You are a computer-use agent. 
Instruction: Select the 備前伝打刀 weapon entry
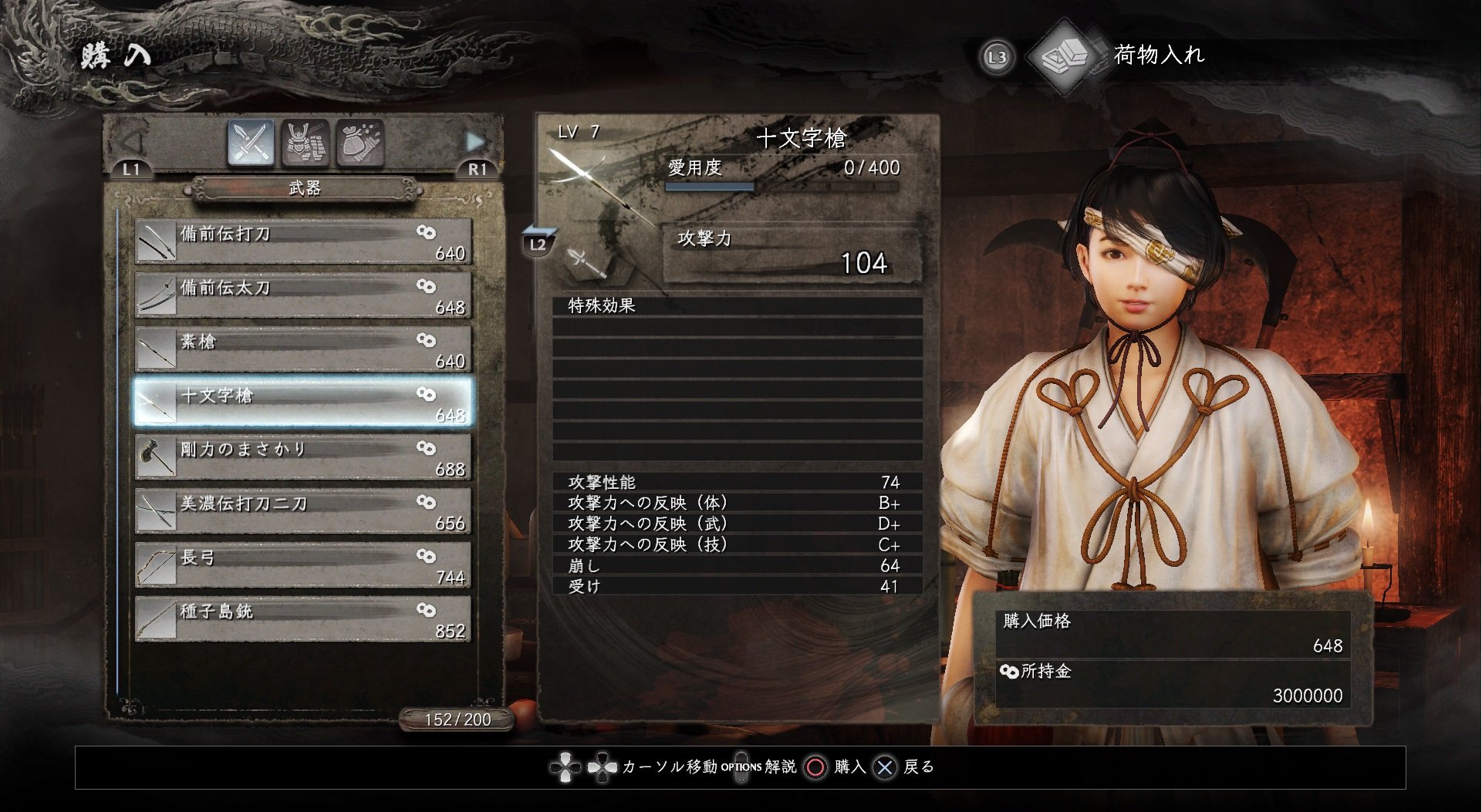click(302, 241)
